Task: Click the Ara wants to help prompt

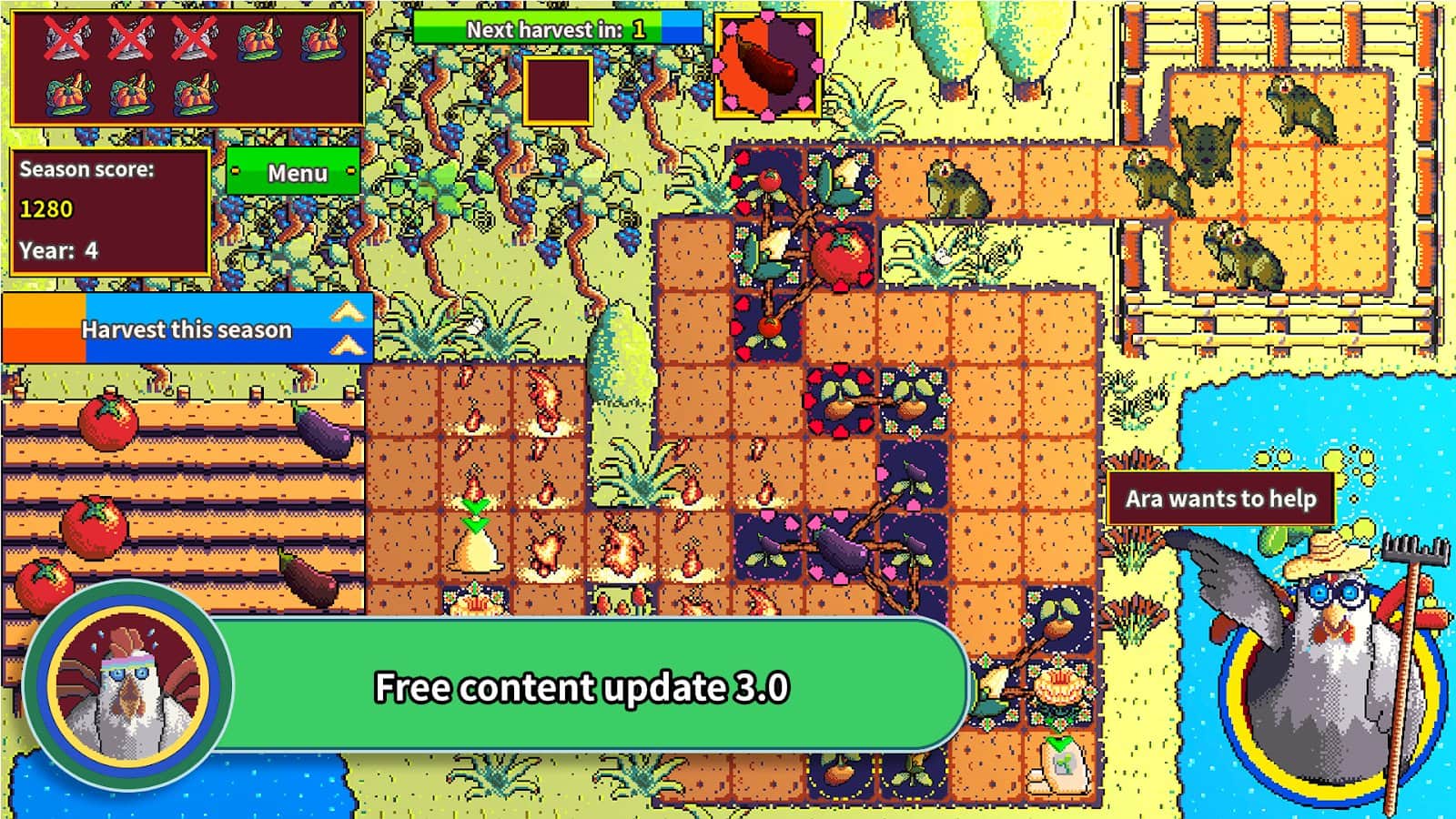Action: pos(1225,499)
